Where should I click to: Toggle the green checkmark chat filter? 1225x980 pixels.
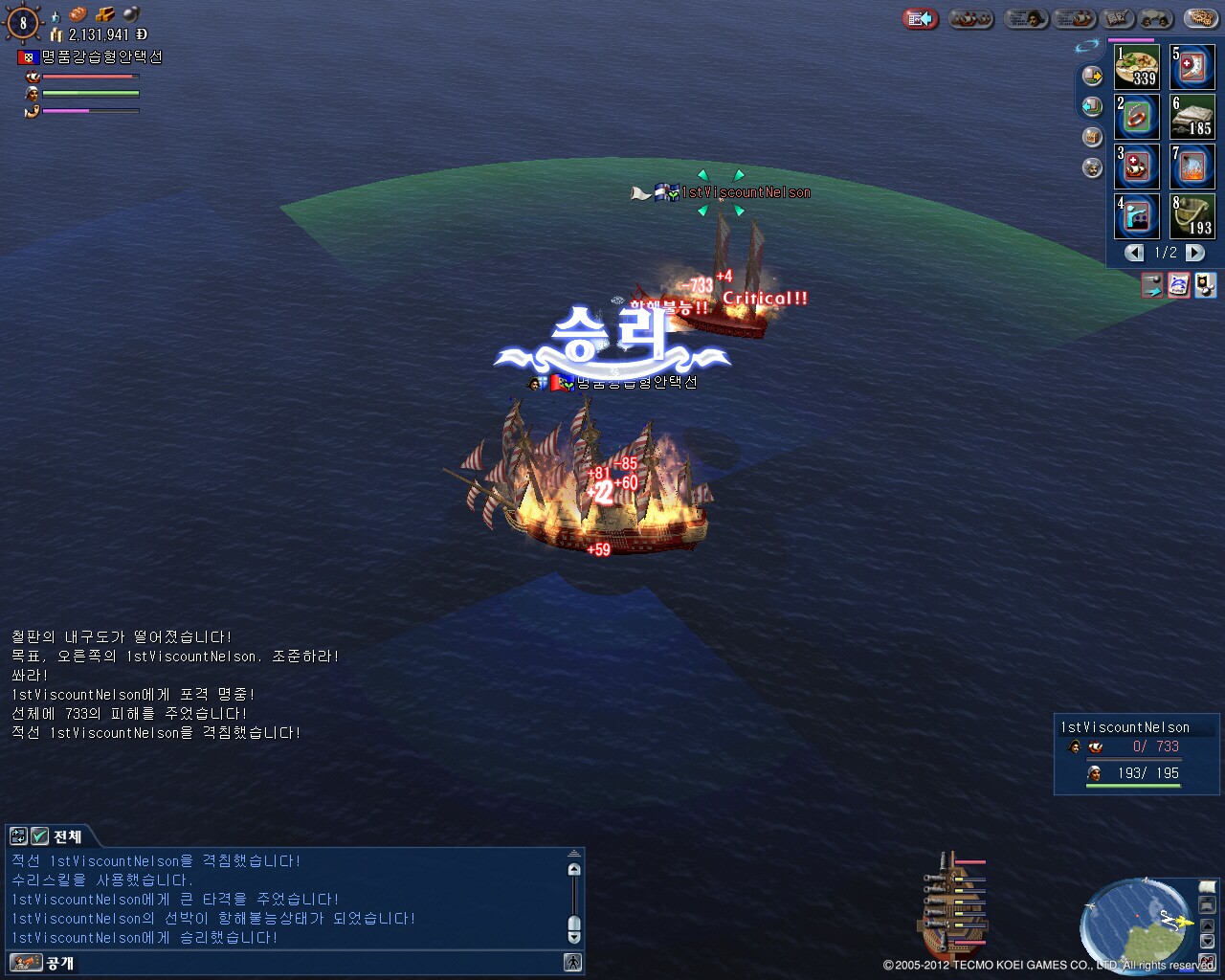coord(40,836)
